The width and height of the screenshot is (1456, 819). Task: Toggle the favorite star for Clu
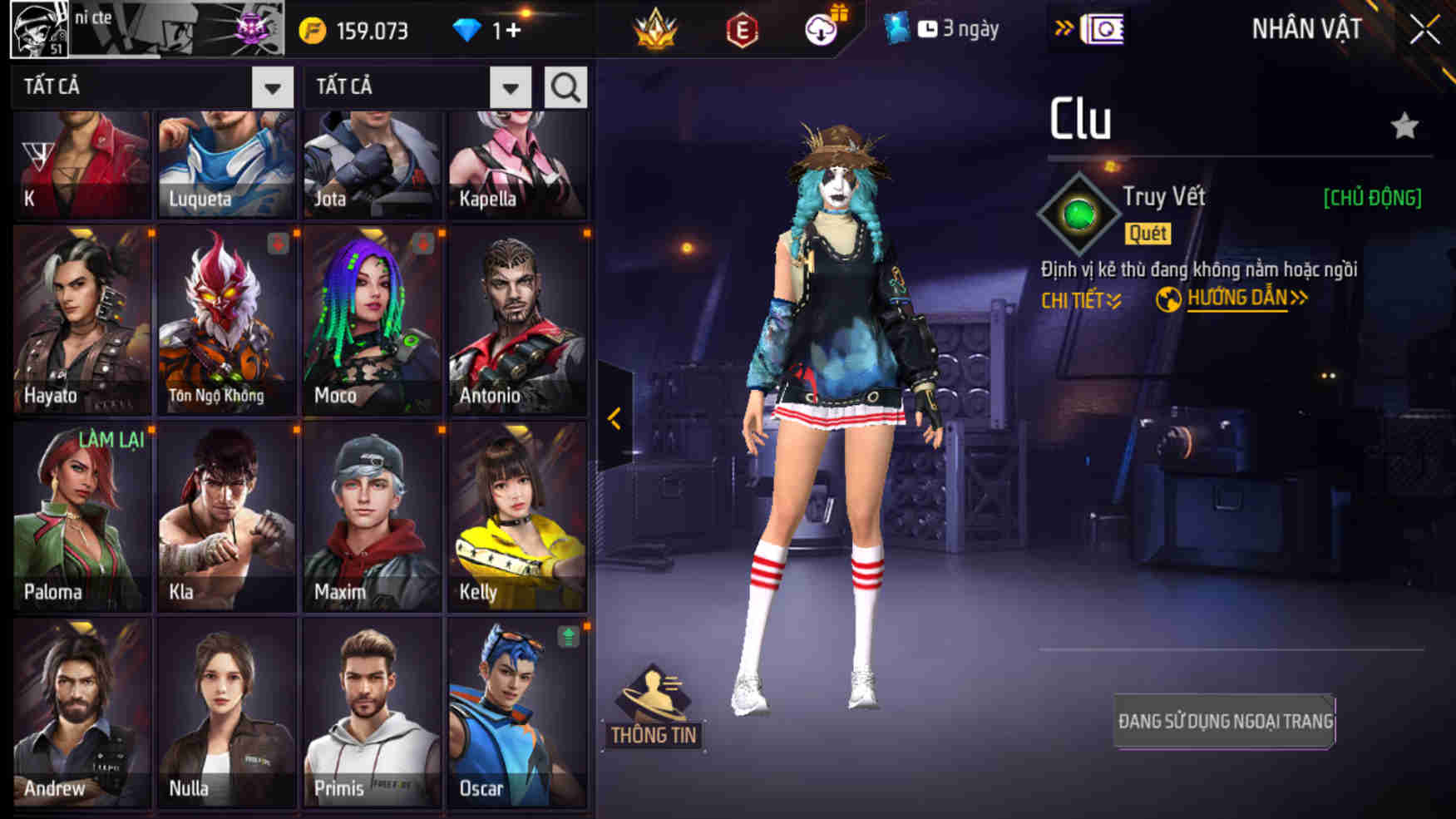(x=1405, y=126)
